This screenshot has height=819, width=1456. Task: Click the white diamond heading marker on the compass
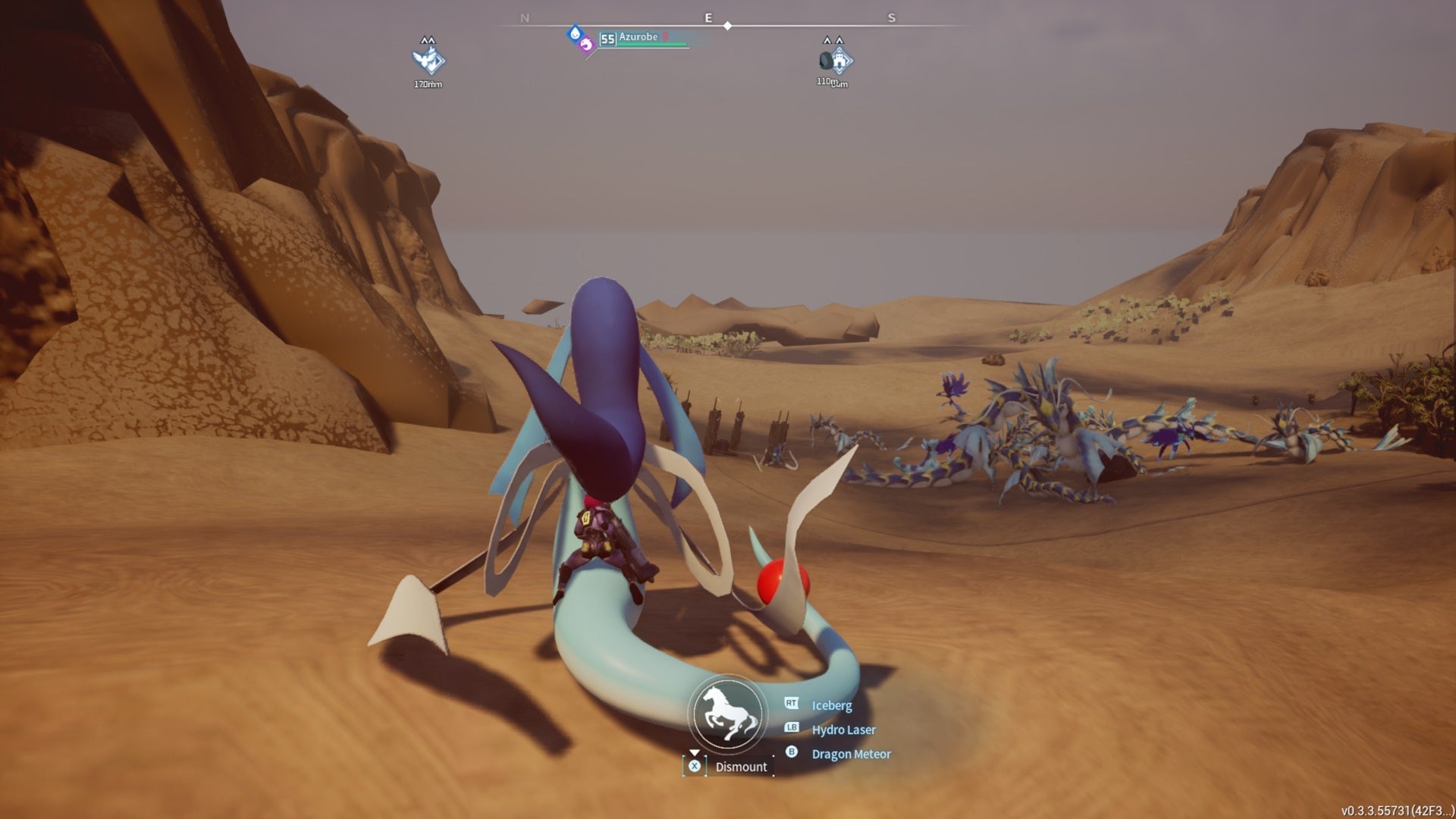[729, 24]
